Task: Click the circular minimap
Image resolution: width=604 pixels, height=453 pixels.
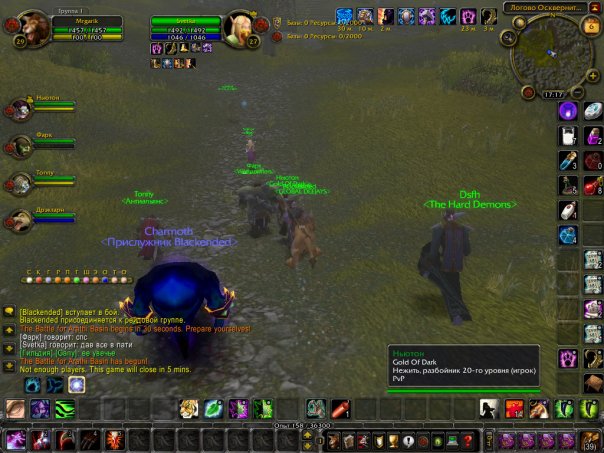Action: point(547,54)
